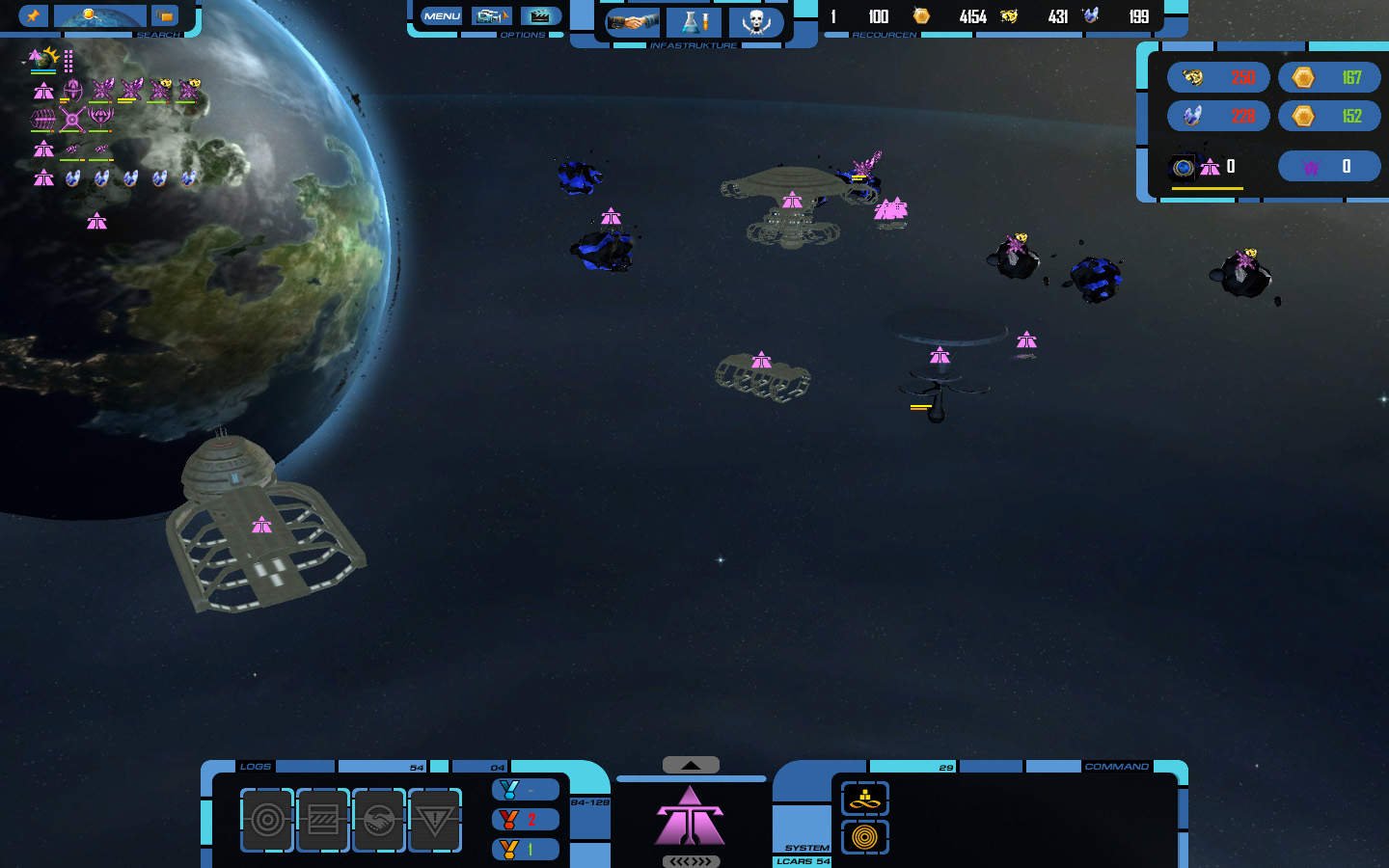Click the pink faction emblem
Screen dimensions: 1389x868
(691, 816)
